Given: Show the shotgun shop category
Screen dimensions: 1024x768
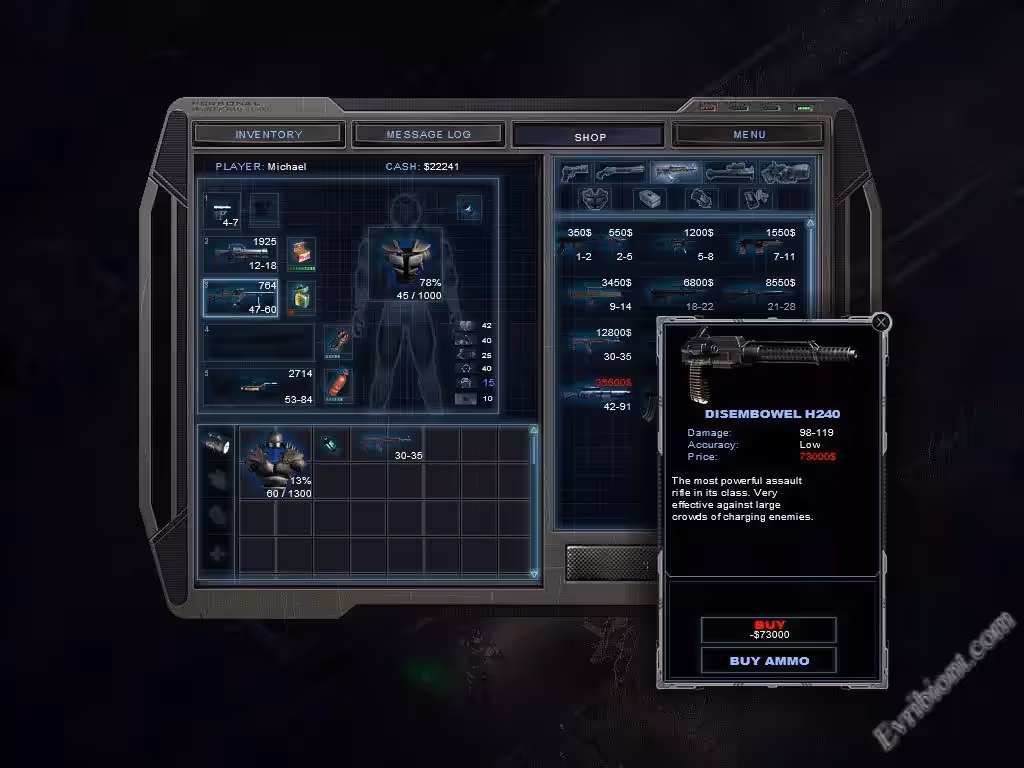Looking at the screenshot, I should pyautogui.click(x=621, y=172).
